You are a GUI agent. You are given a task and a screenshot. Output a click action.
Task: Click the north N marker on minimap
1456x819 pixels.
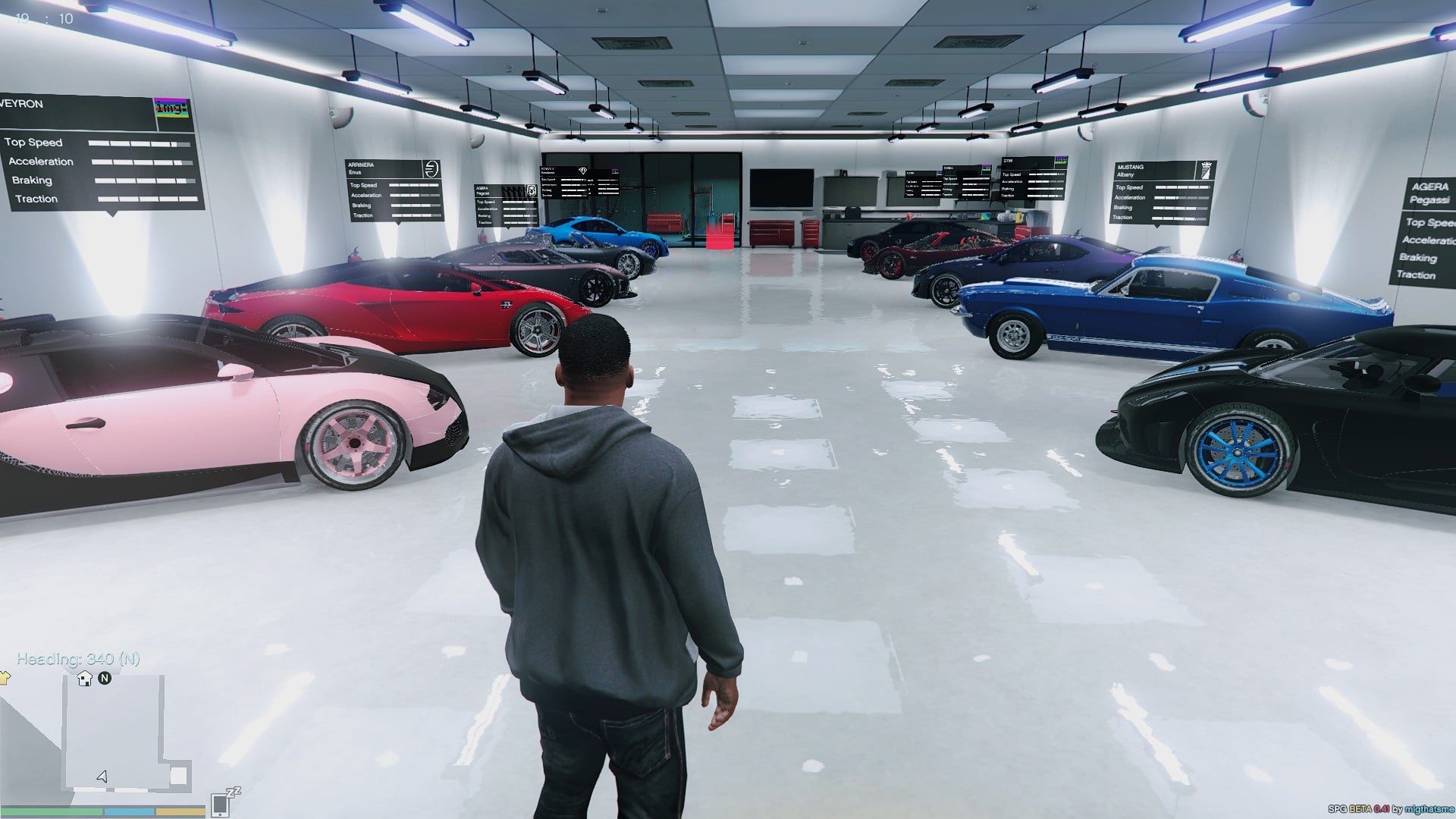click(x=105, y=678)
